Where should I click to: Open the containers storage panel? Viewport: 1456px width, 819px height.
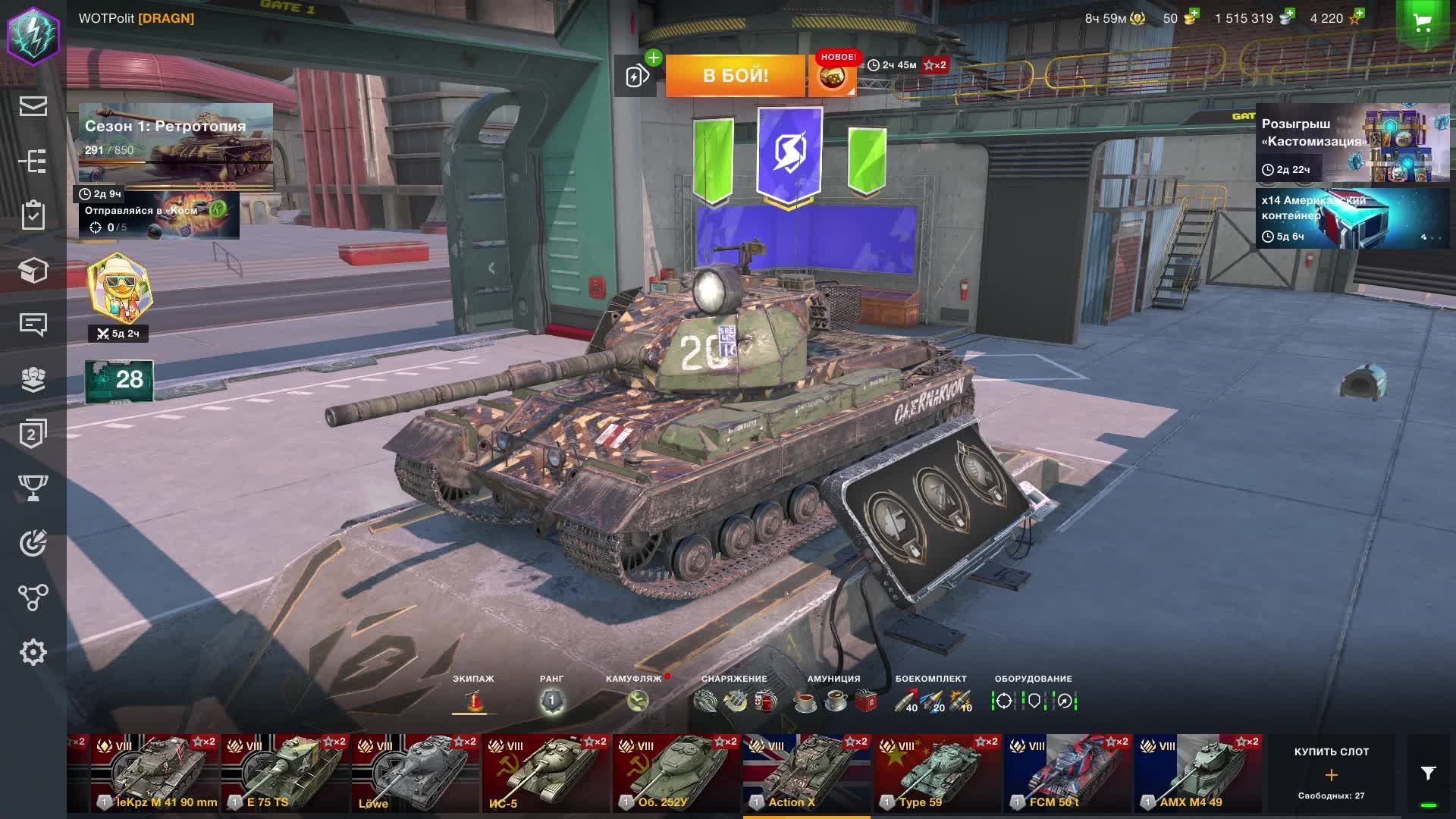33,270
